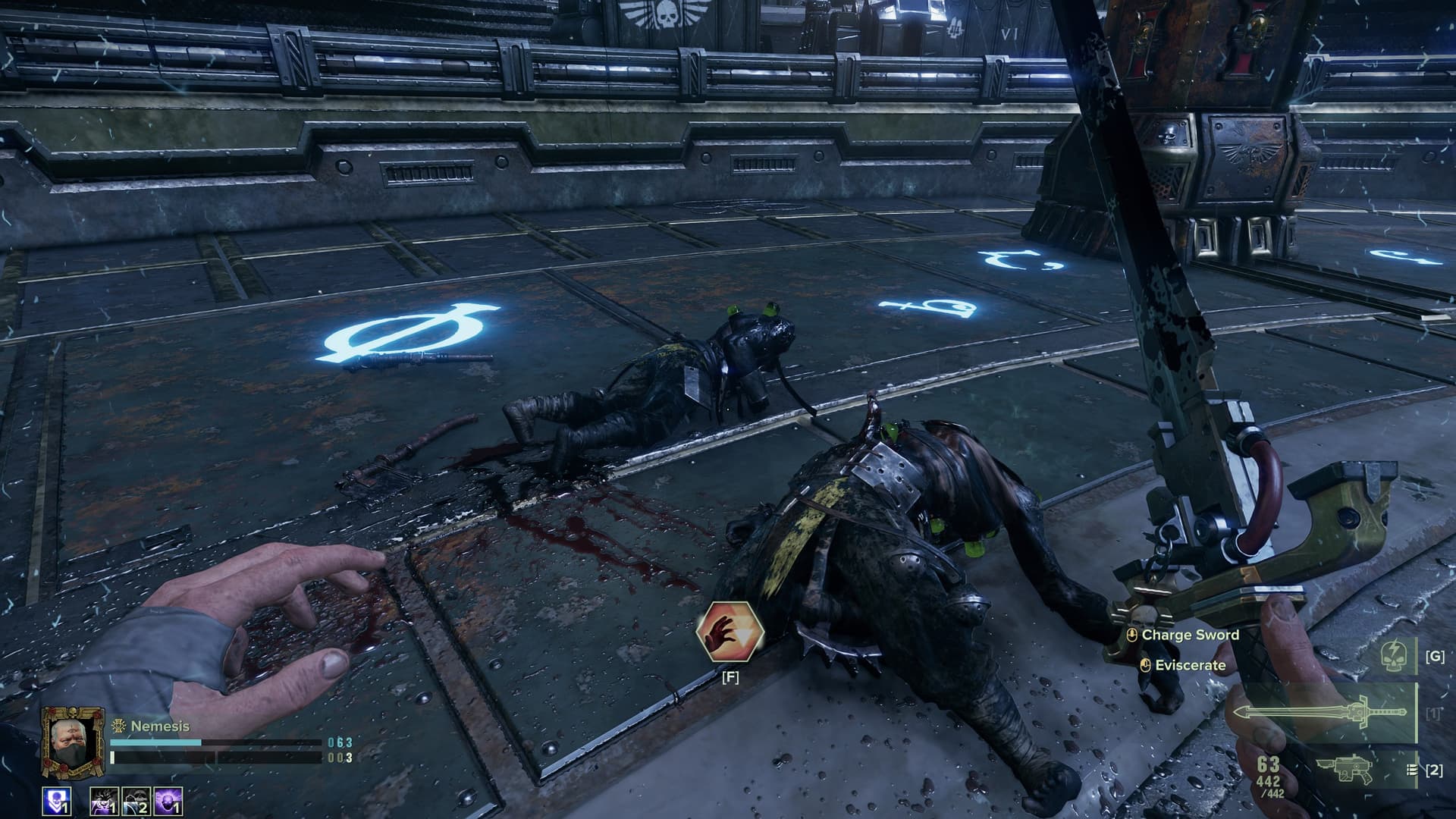Select the blue skull shield buff icon

58,801
